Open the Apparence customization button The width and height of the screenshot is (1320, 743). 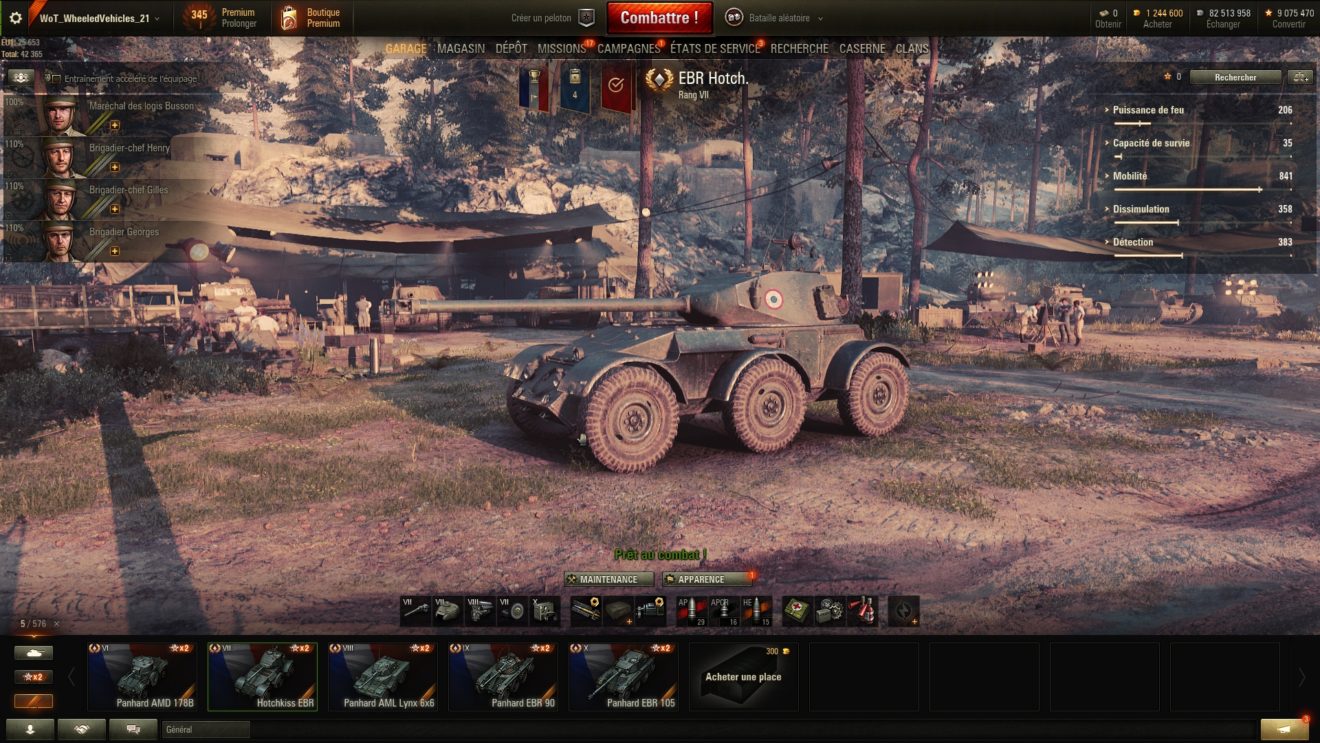(707, 580)
